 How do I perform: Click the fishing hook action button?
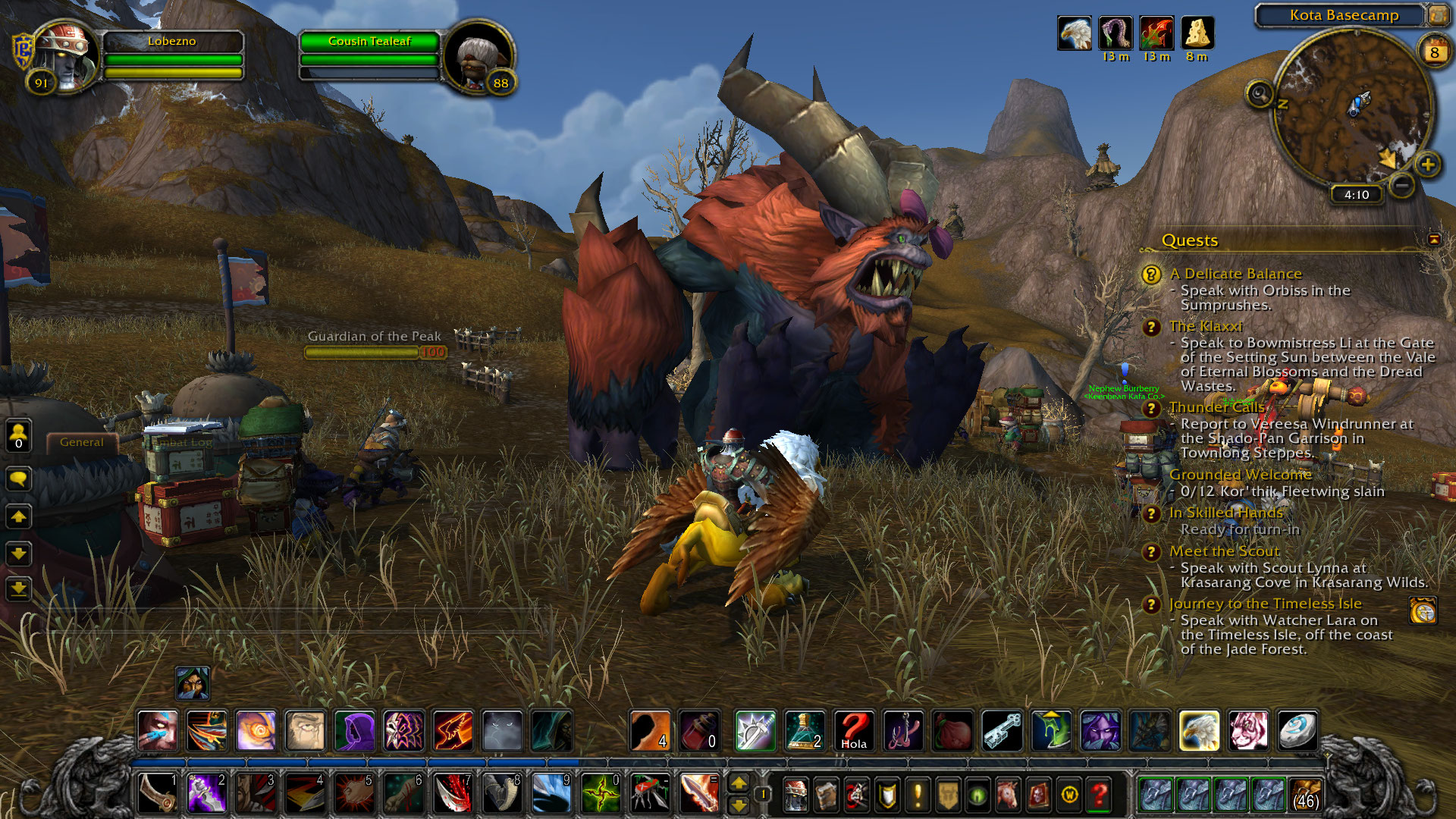click(903, 731)
